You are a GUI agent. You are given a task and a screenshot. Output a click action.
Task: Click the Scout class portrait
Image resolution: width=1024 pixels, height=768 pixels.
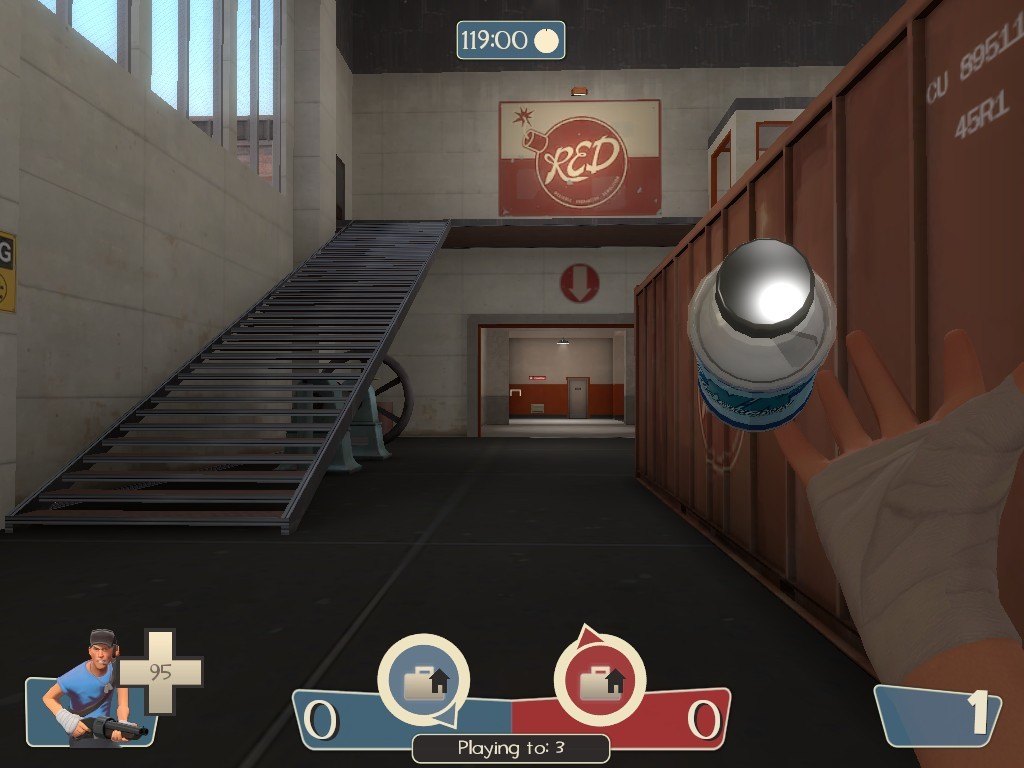tap(92, 690)
